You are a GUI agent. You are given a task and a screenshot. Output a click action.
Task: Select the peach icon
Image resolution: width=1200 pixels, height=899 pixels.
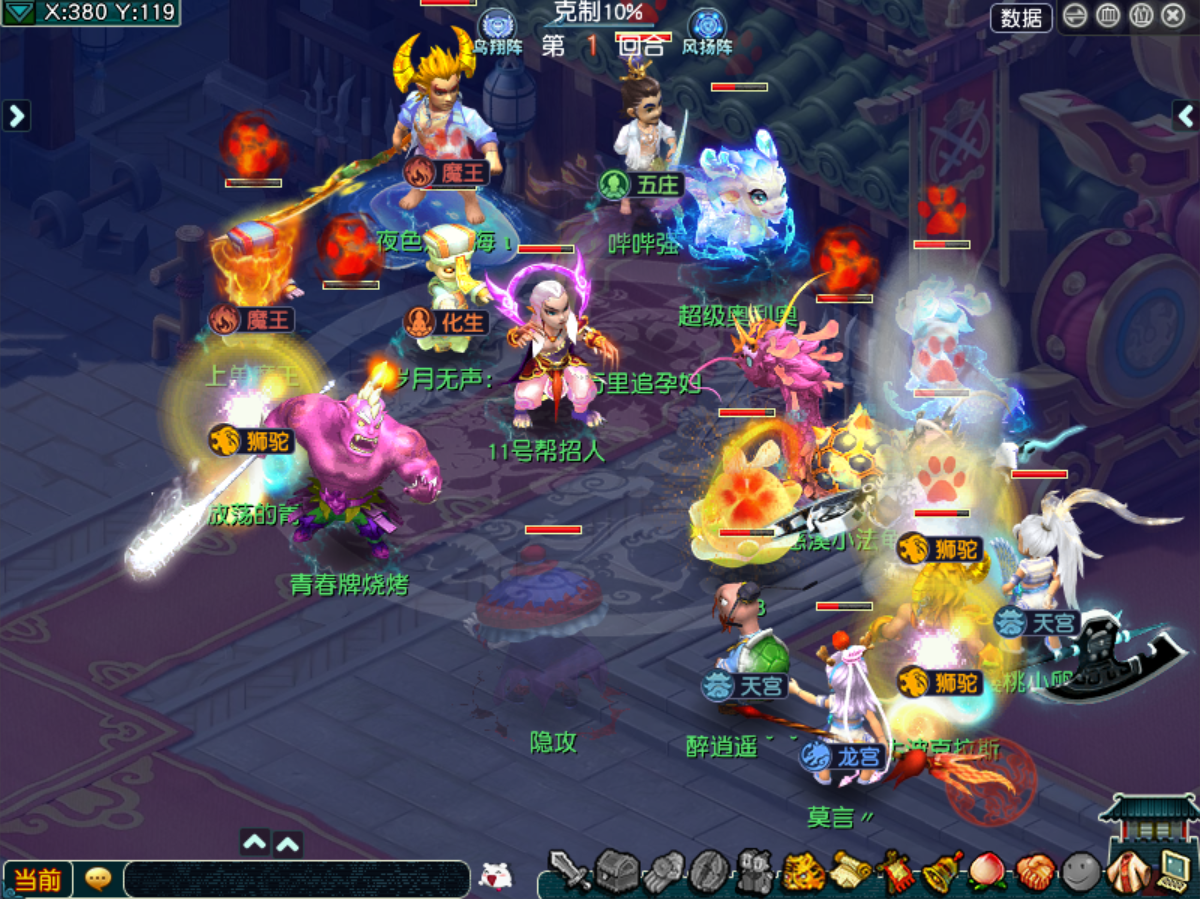(988, 872)
